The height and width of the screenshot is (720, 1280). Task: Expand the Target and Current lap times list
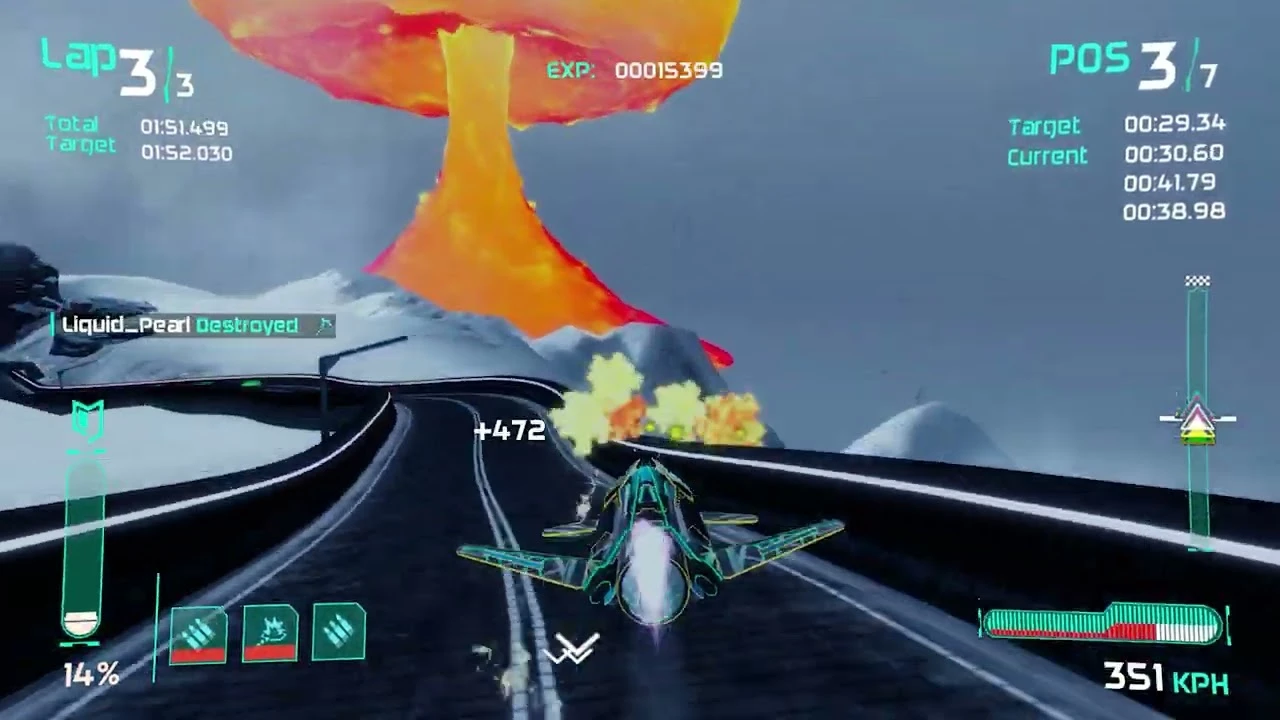[1115, 165]
